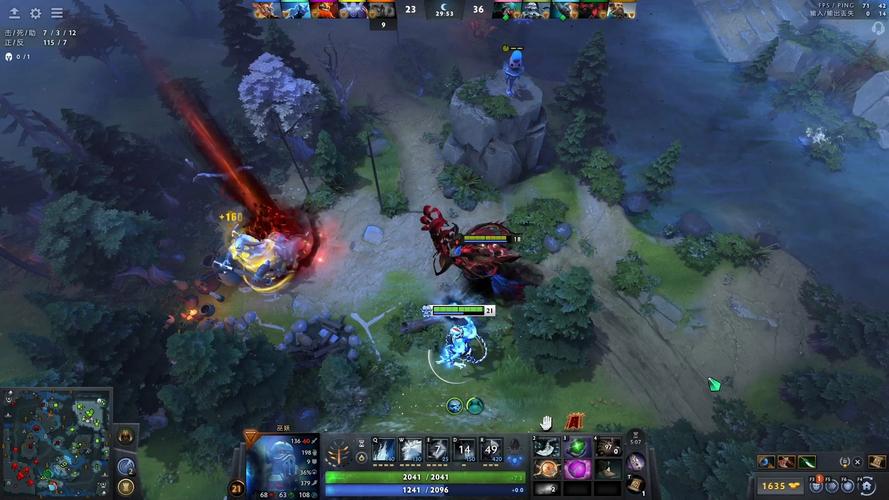
Task: Activate the Scan radar button
Action: tap(126, 465)
